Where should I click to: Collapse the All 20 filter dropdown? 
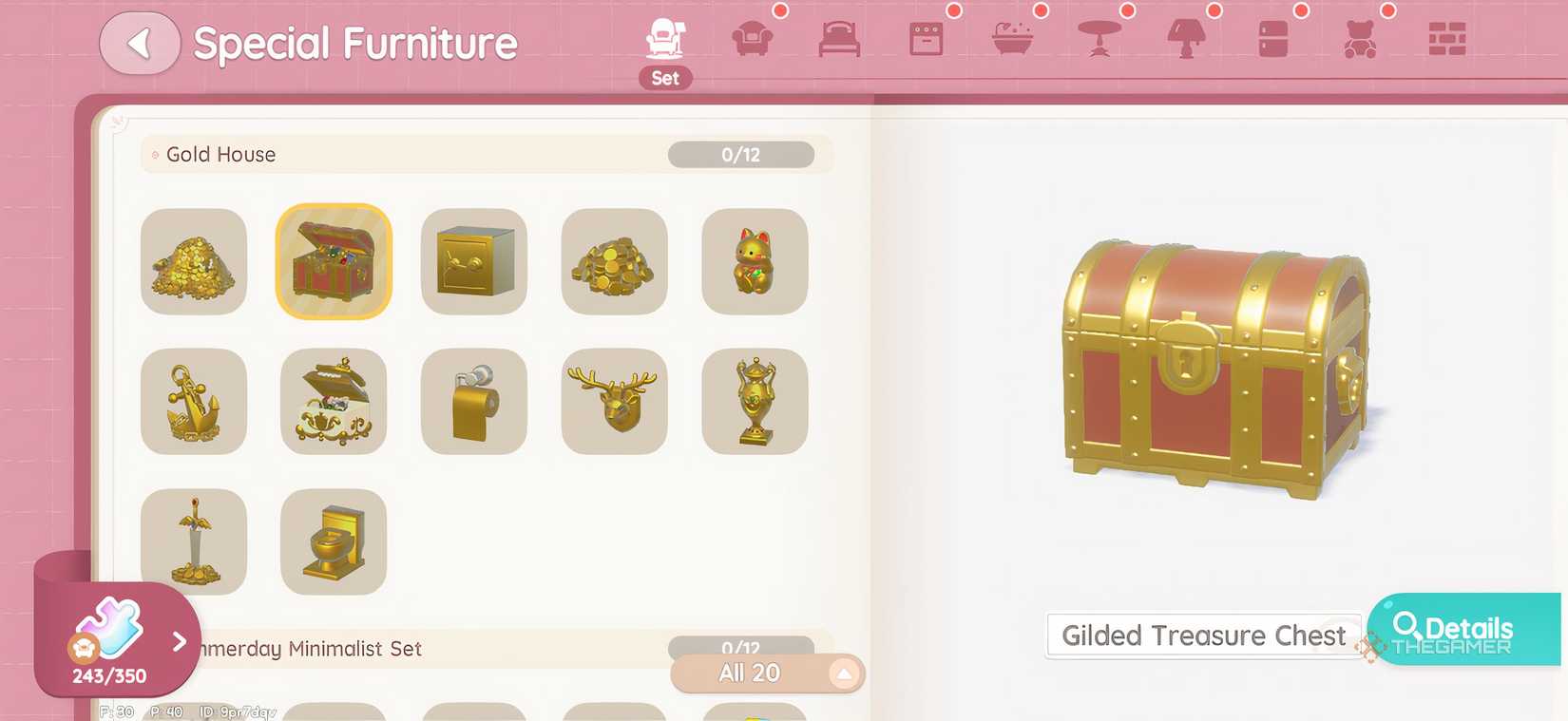point(844,674)
